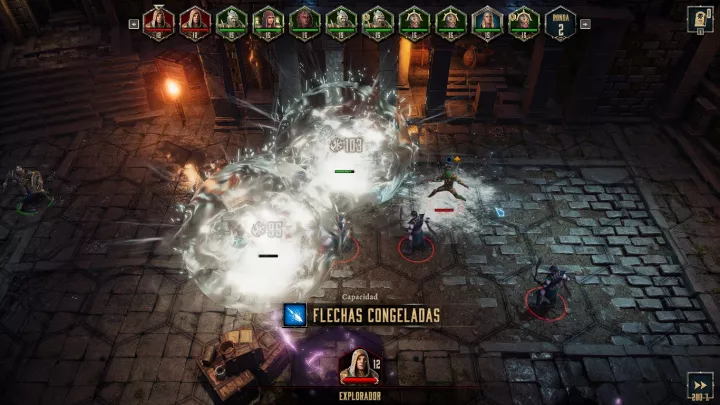Open the card icon in top-right corner
720x405 pixels.
(699, 19)
